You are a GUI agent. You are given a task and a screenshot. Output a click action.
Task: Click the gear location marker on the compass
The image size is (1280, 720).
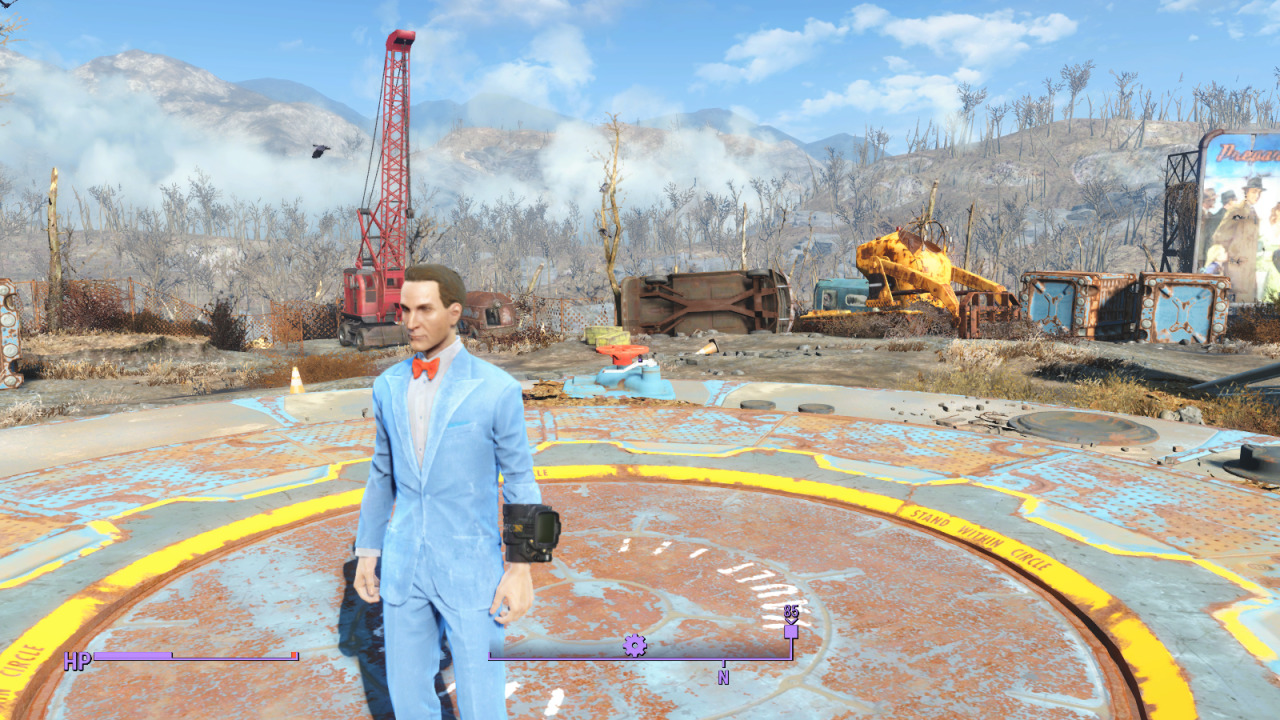click(x=634, y=645)
